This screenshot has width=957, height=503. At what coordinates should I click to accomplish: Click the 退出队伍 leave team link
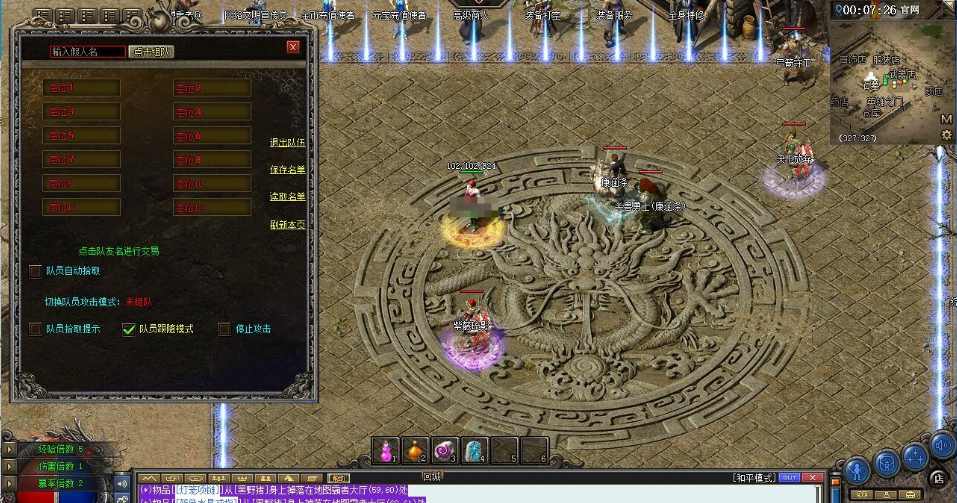coord(288,143)
